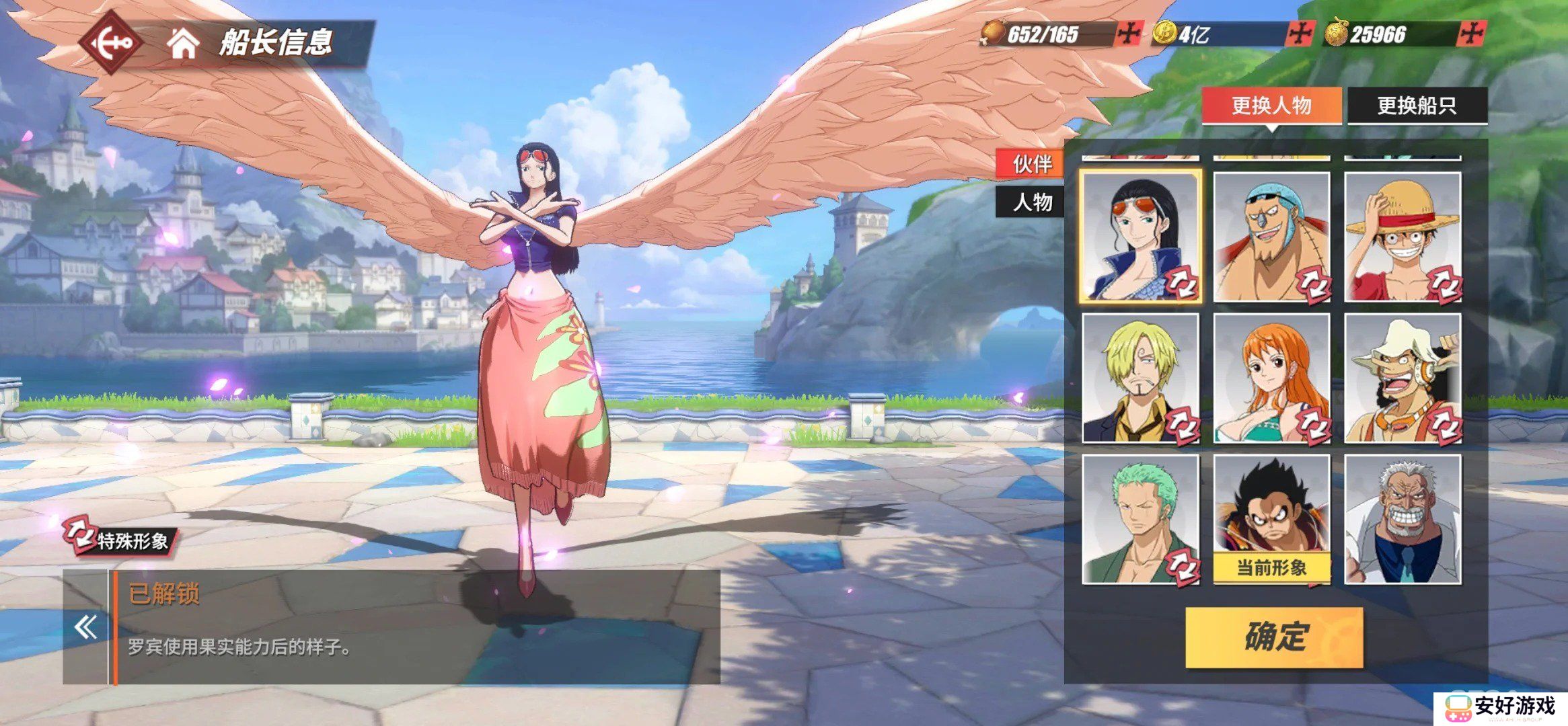The image size is (1568, 726).
Task: Switch to the 更换人物 tab
Action: [1271, 106]
